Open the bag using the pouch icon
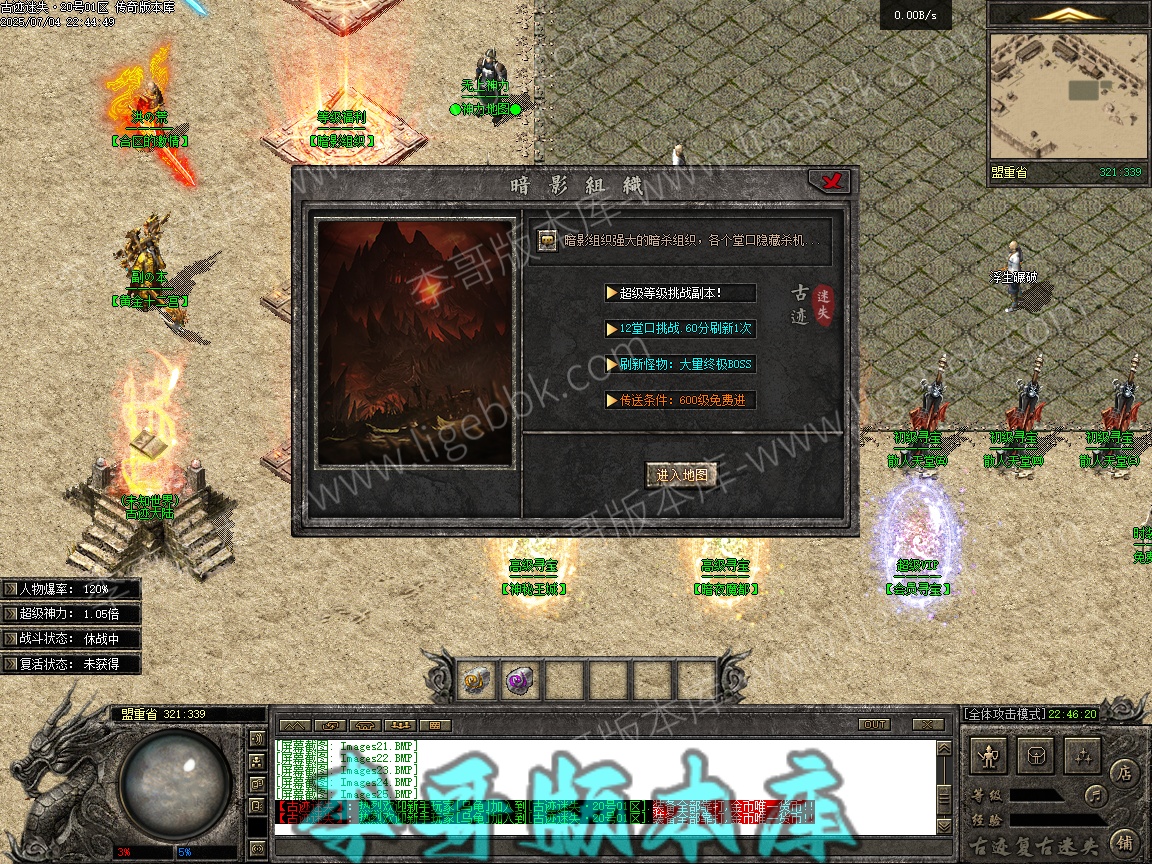Image resolution: width=1152 pixels, height=864 pixels. (1036, 756)
